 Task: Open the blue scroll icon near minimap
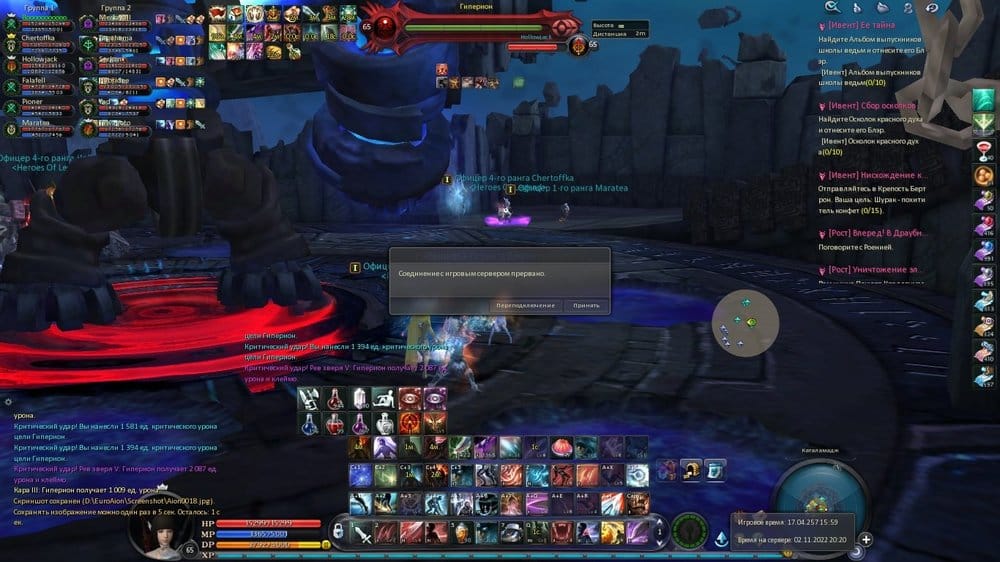coord(715,468)
